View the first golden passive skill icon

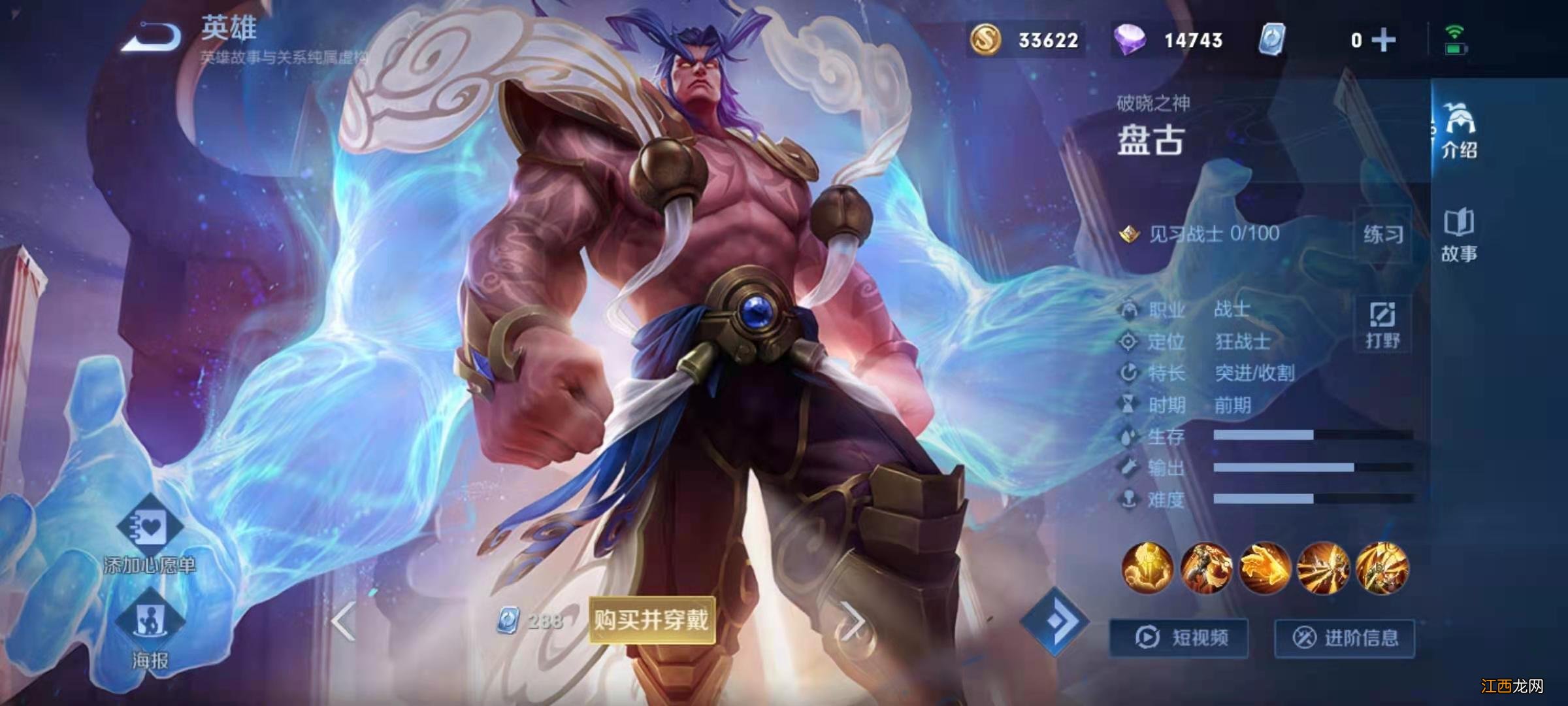pyautogui.click(x=1148, y=568)
